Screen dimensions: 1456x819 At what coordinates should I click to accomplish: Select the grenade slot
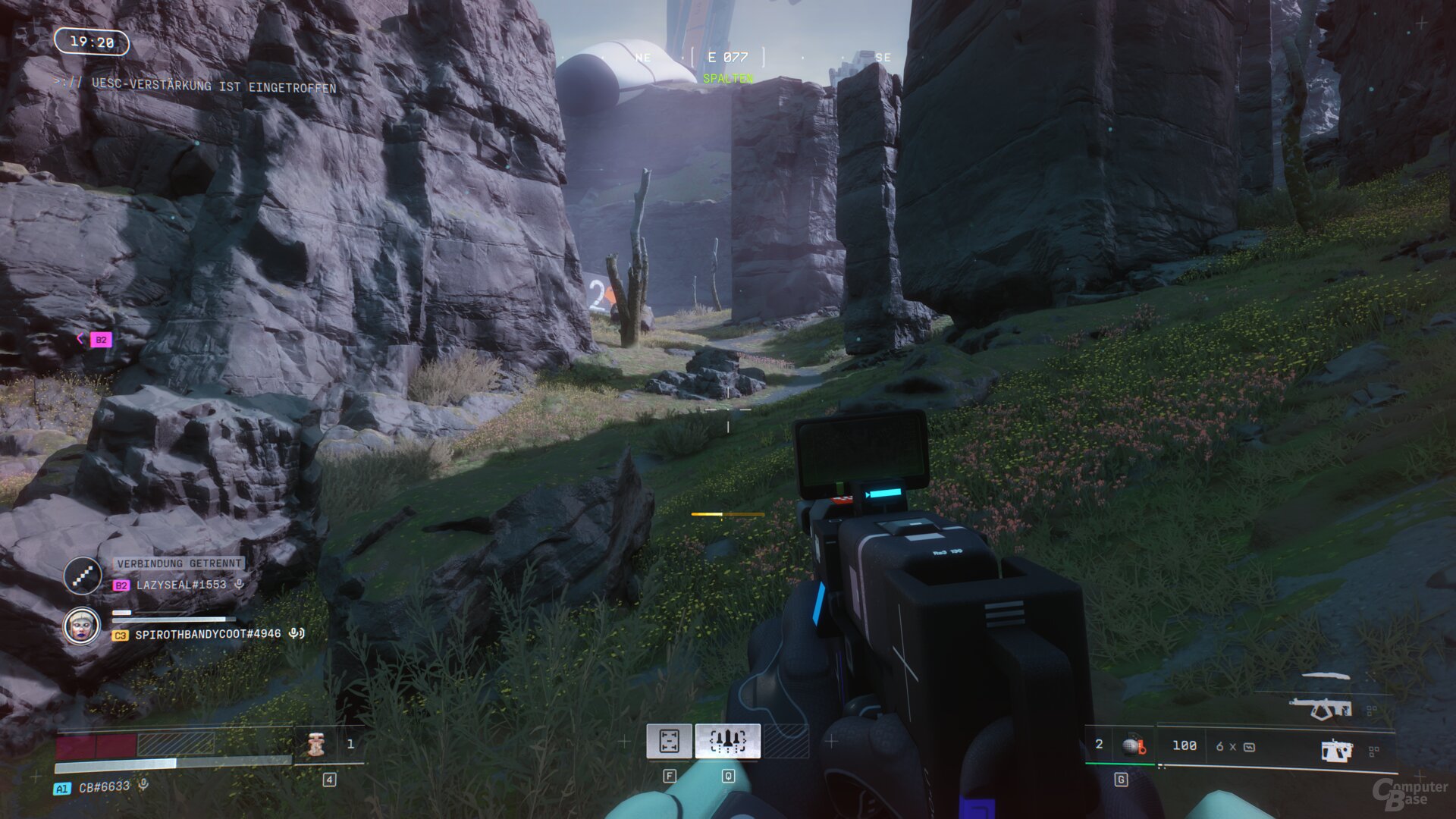click(1133, 746)
